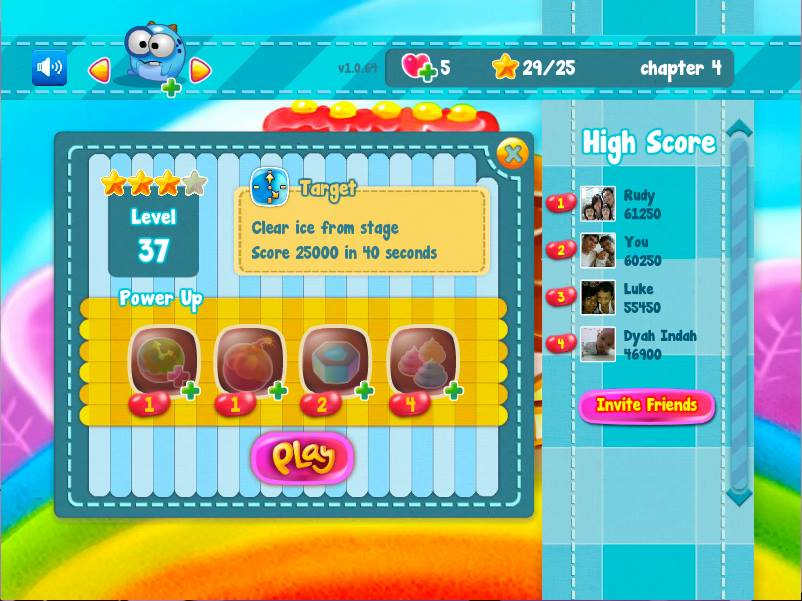Open Rudy's high score entry
Image resolution: width=802 pixels, height=601 pixels.
click(x=640, y=204)
